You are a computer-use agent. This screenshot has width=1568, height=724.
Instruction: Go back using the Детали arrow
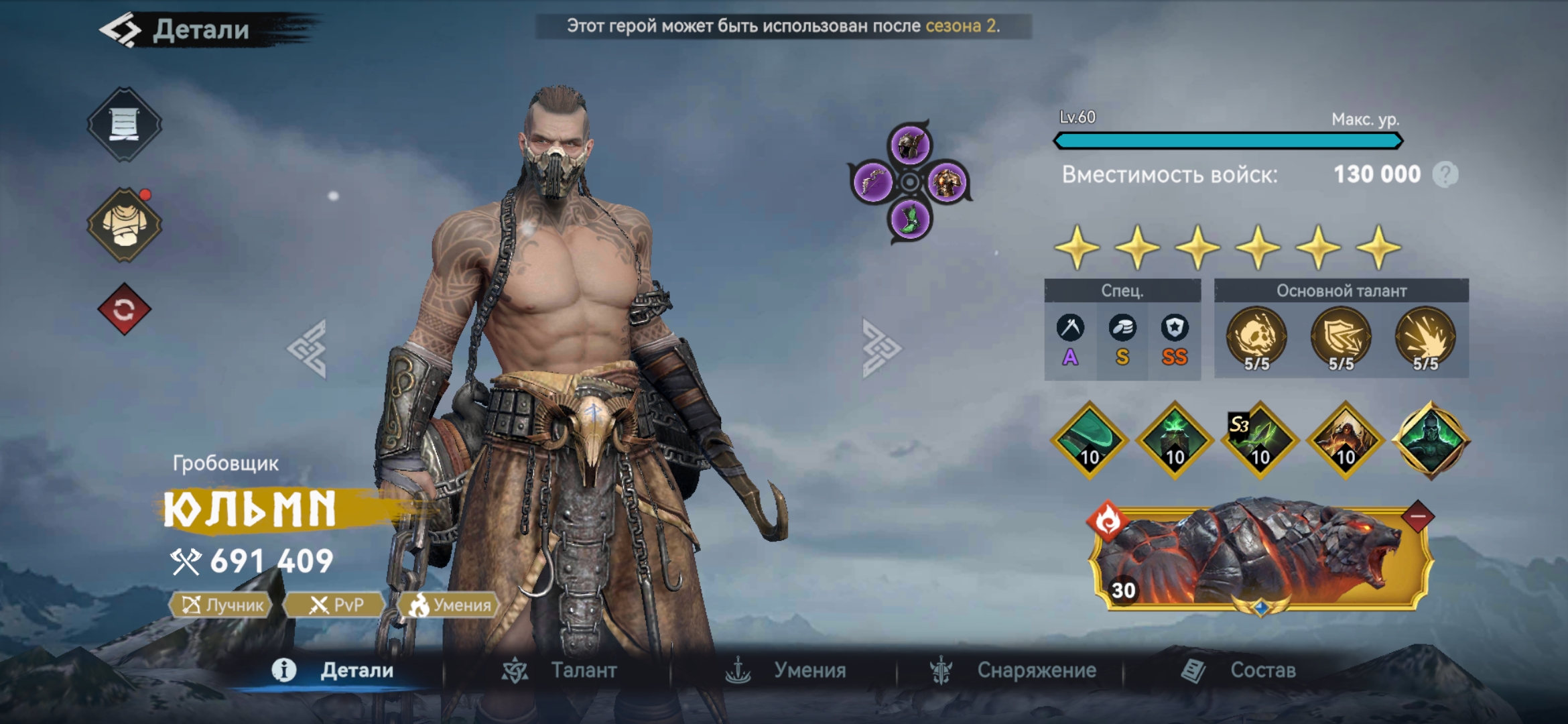(121, 30)
